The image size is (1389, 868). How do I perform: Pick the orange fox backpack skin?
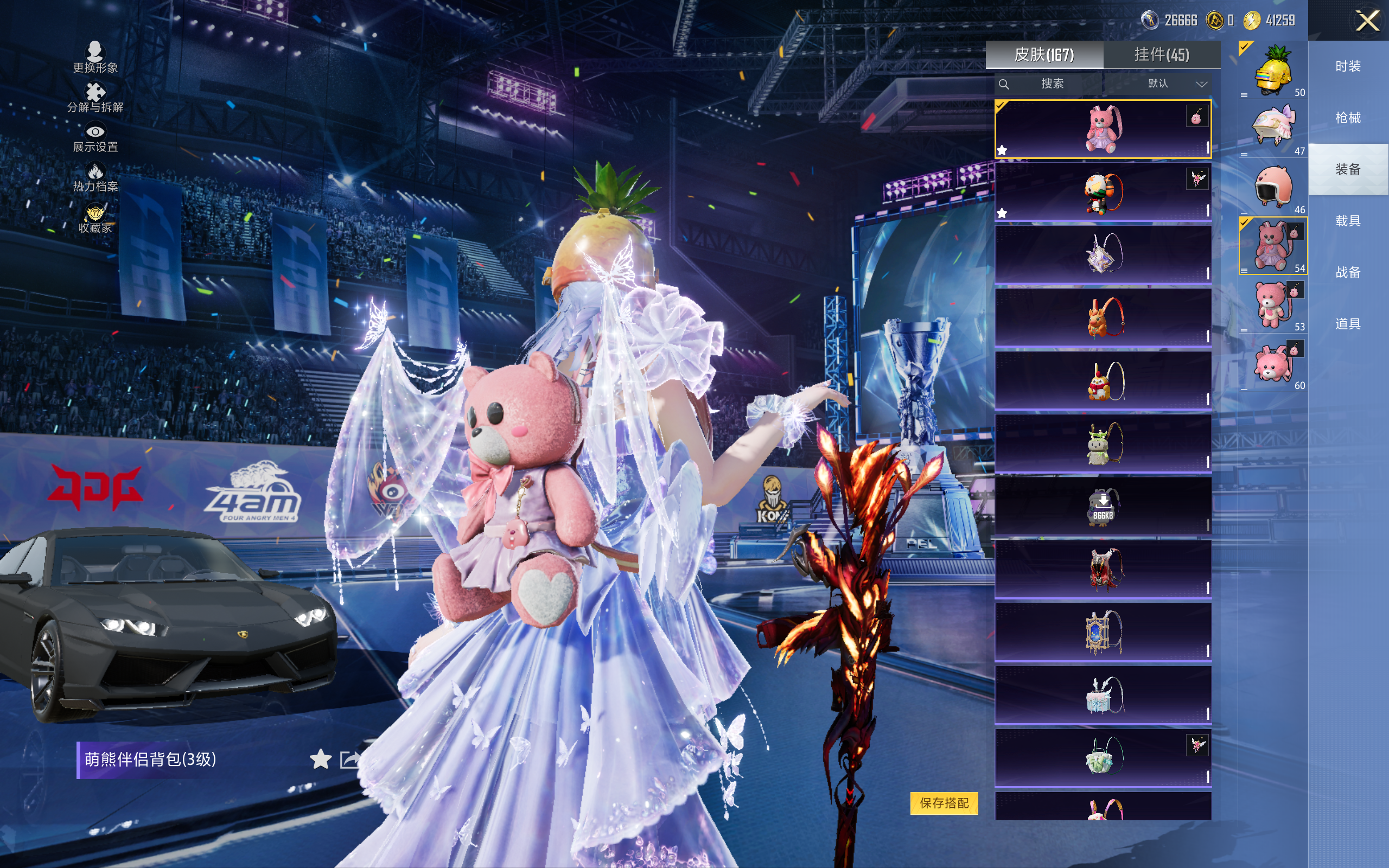tap(1103, 317)
